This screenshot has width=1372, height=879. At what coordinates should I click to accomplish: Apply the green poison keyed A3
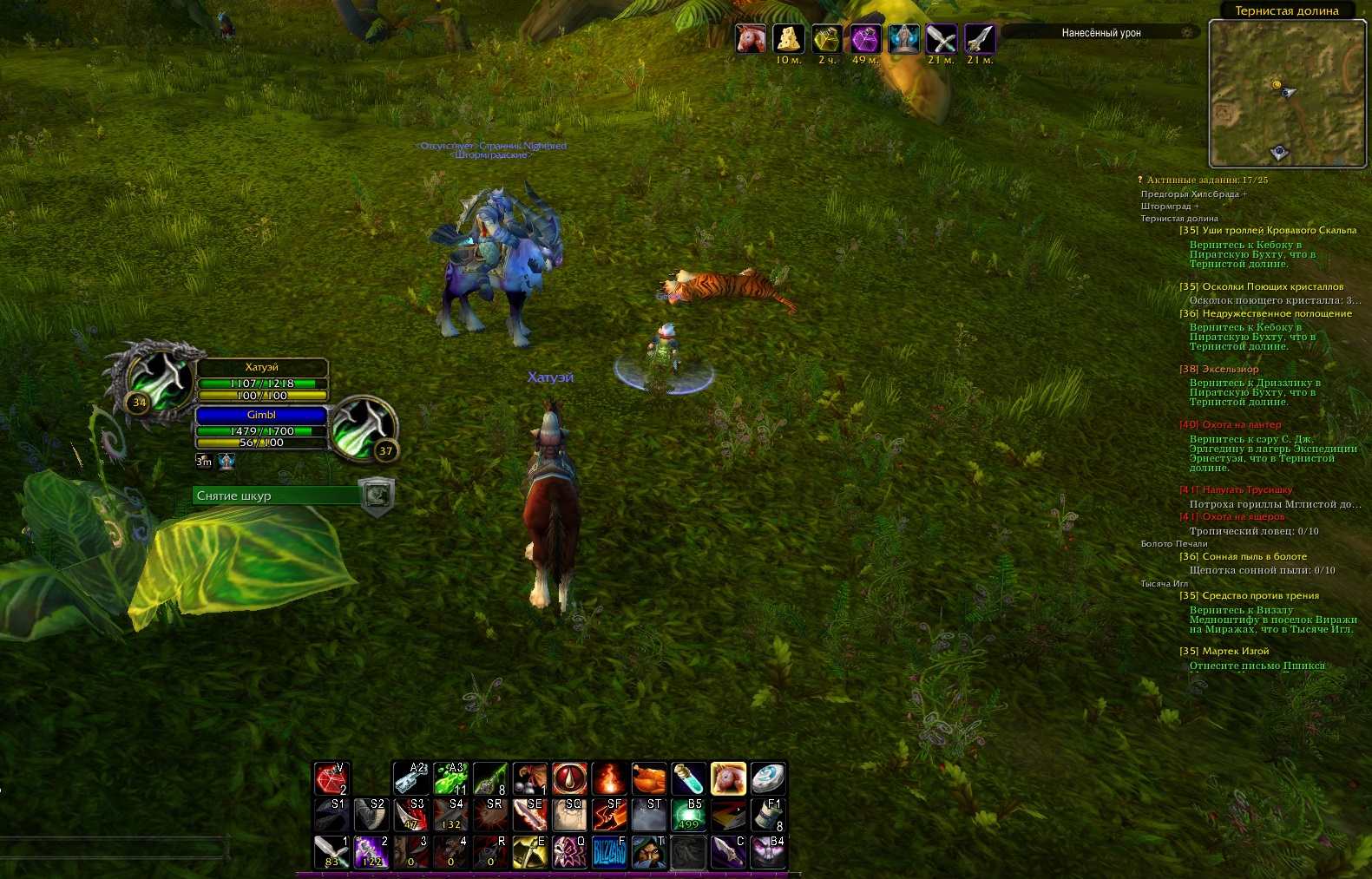(x=450, y=779)
